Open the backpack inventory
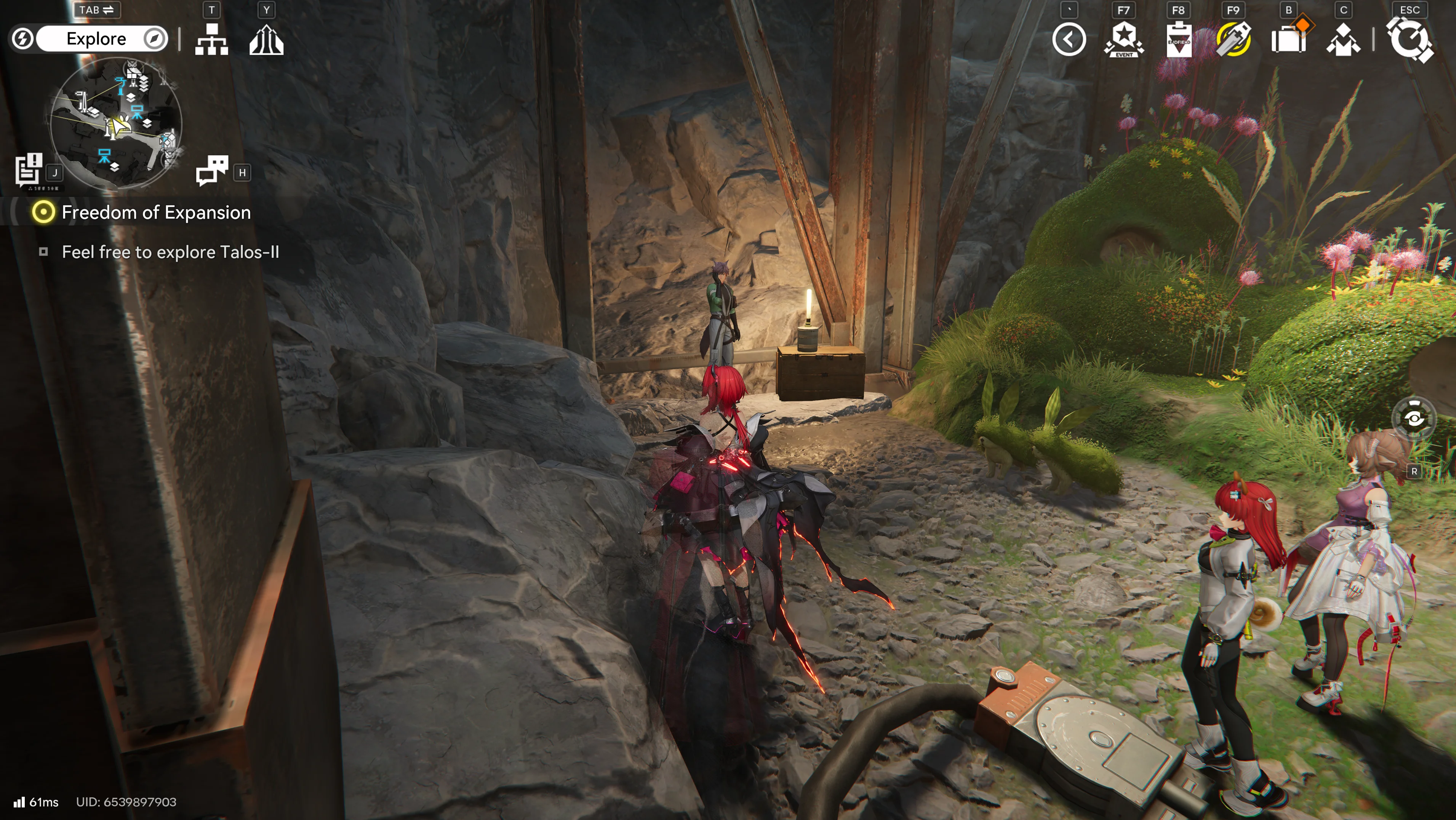Image resolution: width=1456 pixels, height=820 pixels. [x=1288, y=40]
